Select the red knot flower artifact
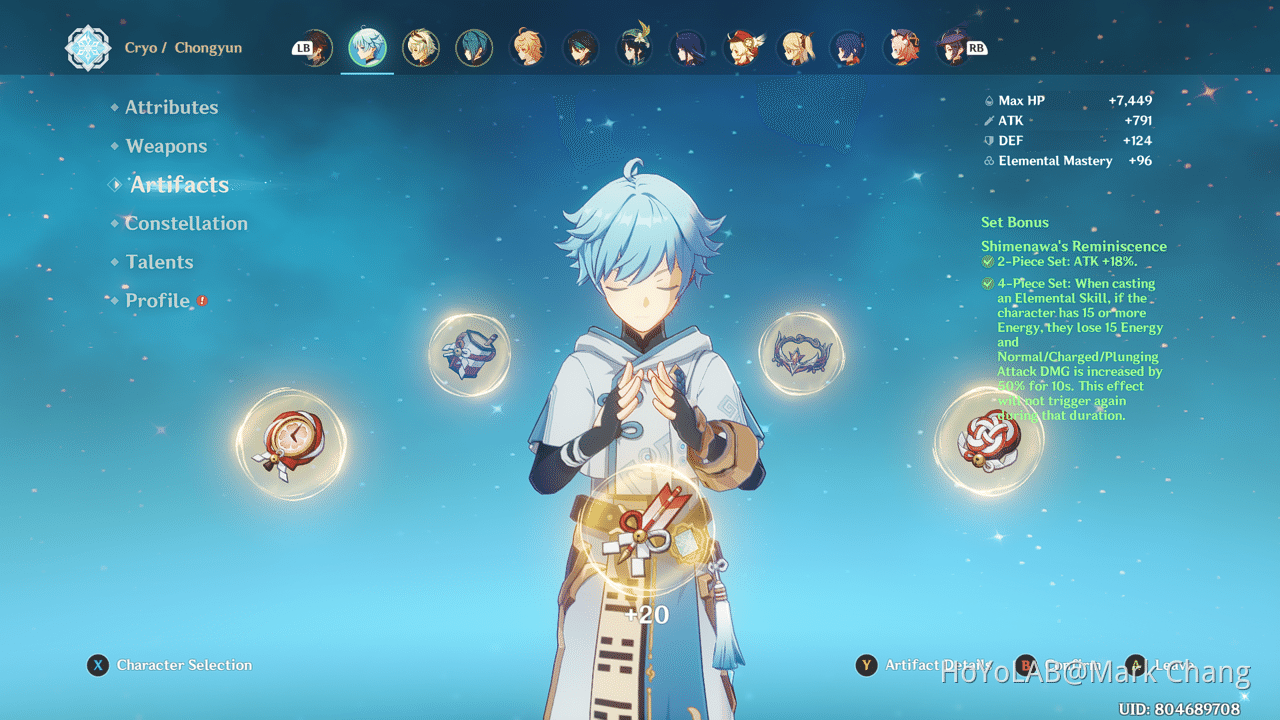The height and width of the screenshot is (720, 1280). 988,441
